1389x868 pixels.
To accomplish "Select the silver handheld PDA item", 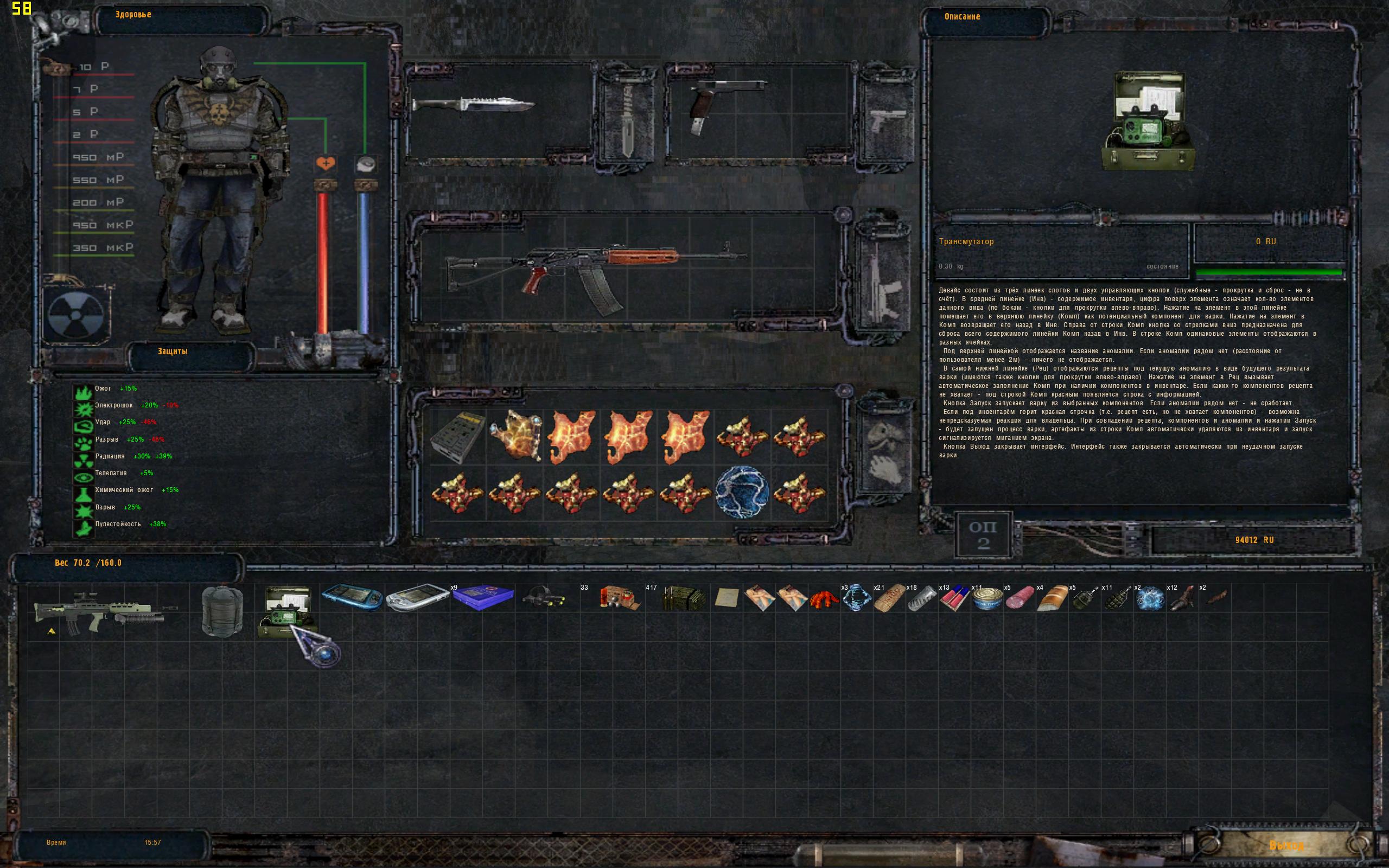I will click(417, 598).
